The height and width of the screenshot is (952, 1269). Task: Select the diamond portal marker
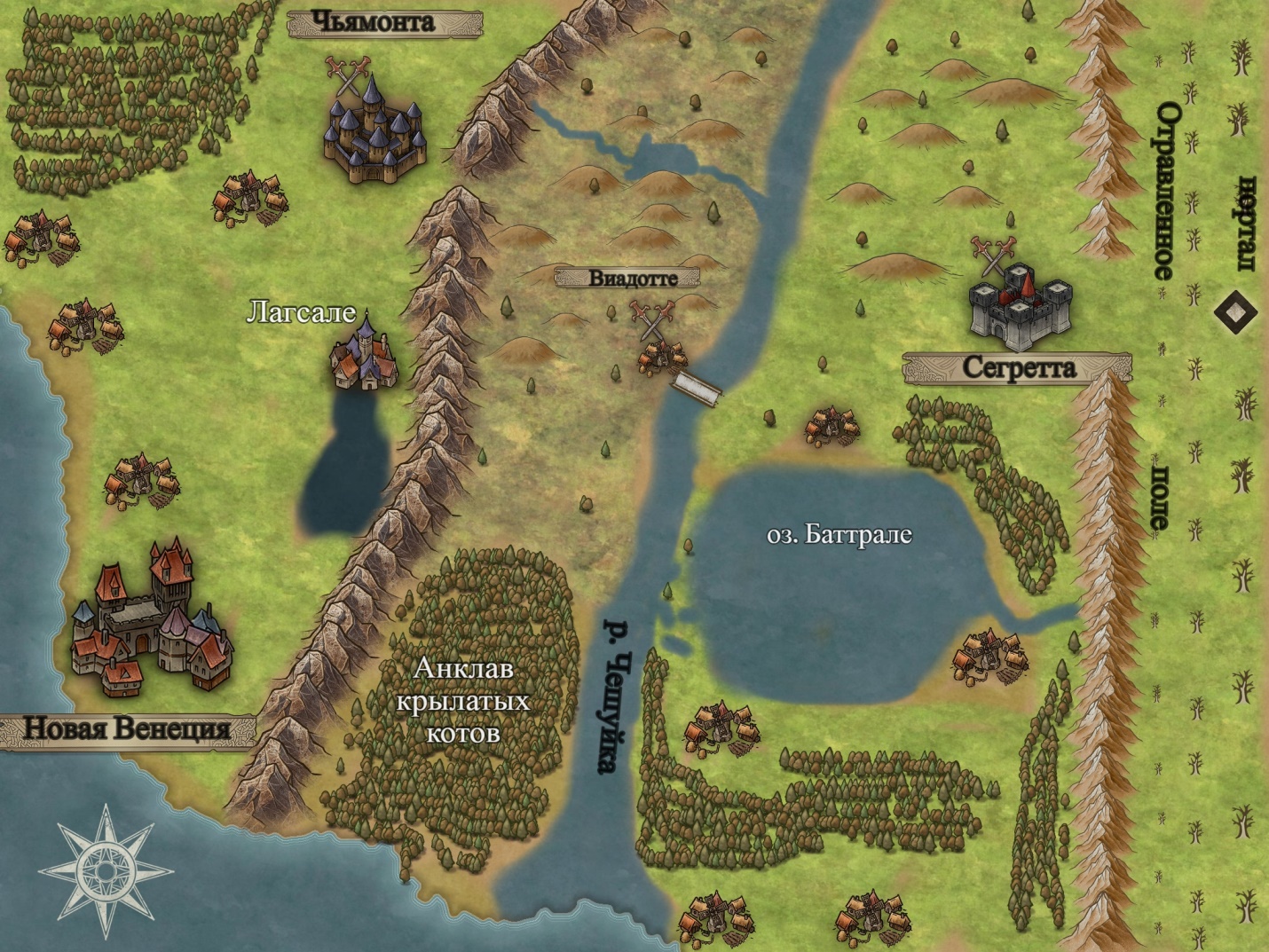coord(1234,312)
